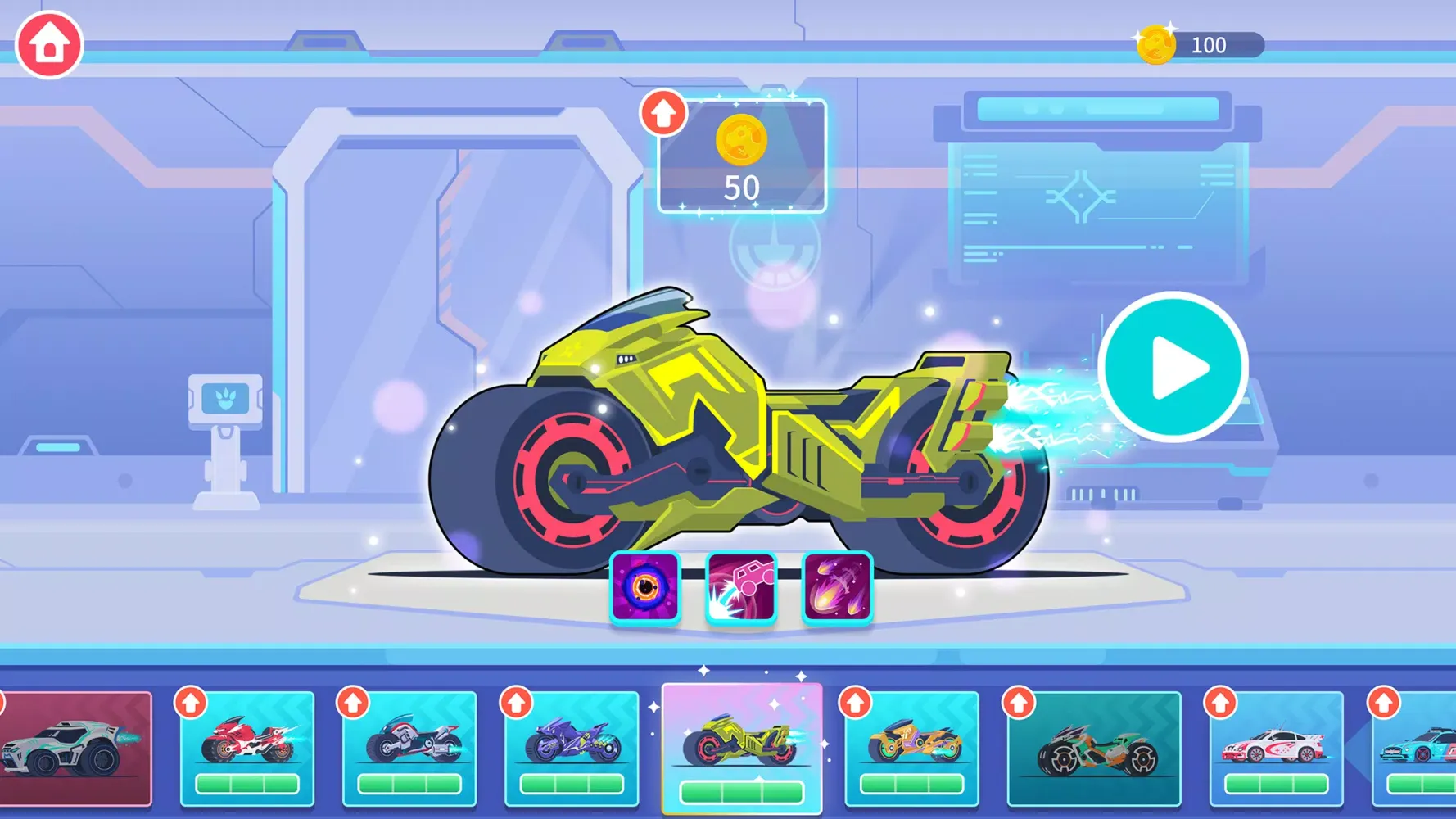The width and height of the screenshot is (1456, 819).
Task: Click the home icon in the top-left corner
Action: click(48, 45)
